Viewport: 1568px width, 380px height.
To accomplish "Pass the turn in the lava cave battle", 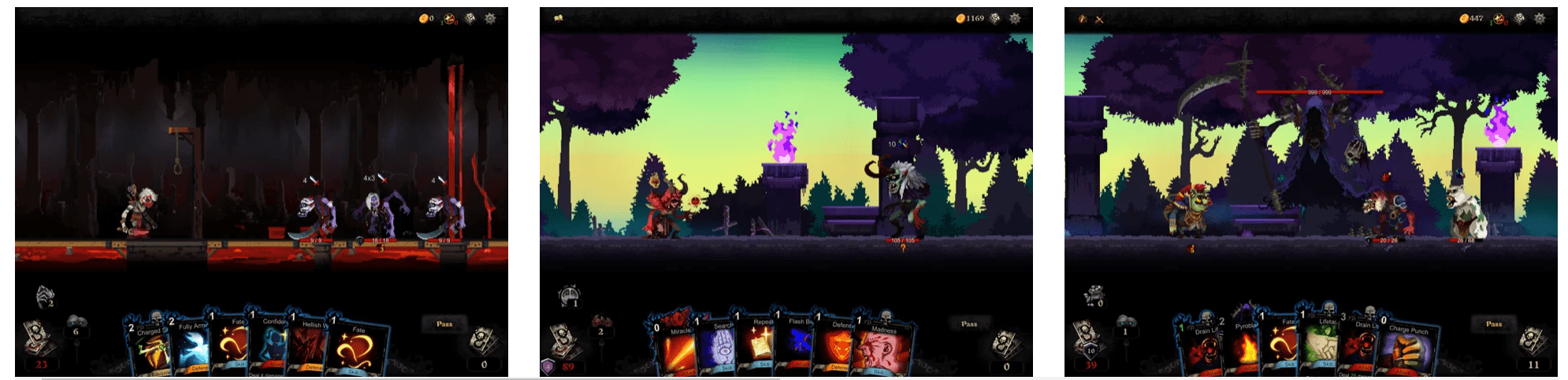I will pos(444,324).
